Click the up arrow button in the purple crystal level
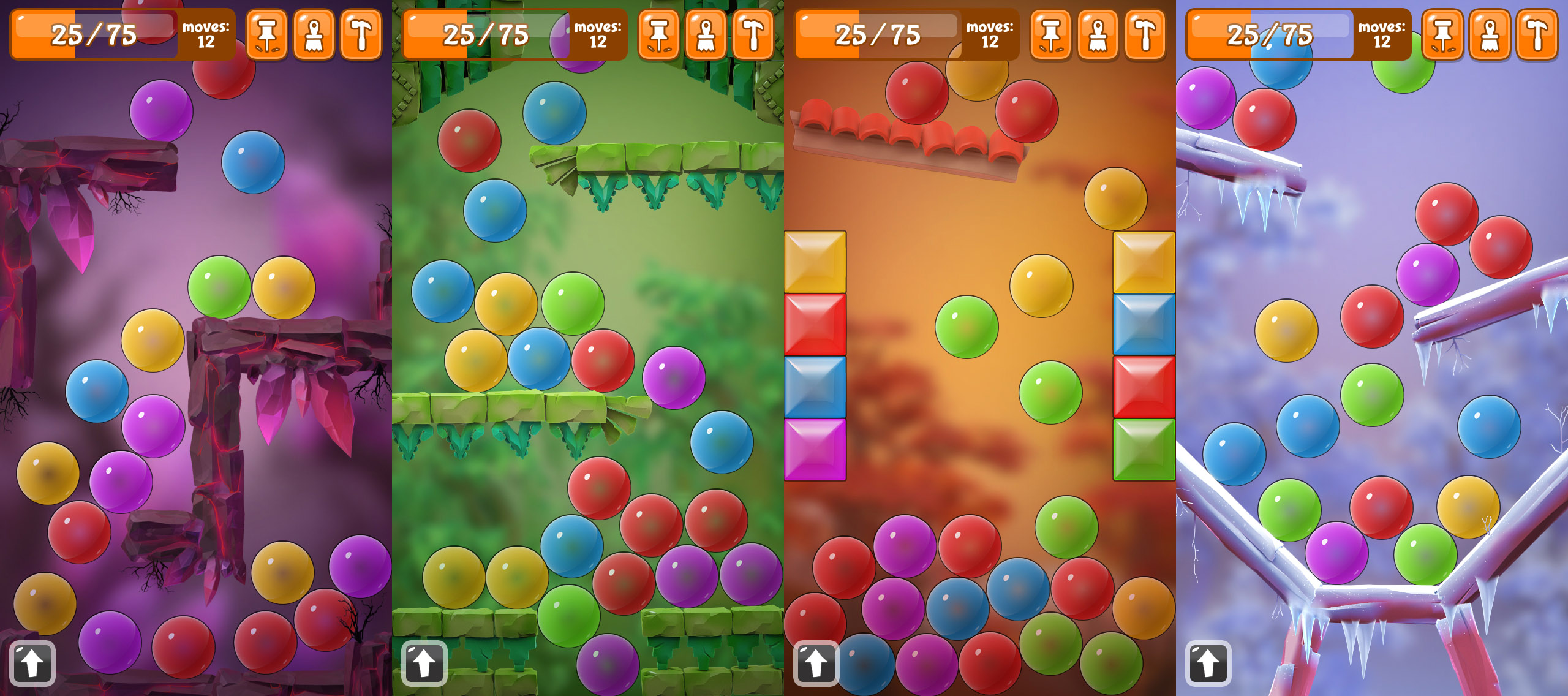The width and height of the screenshot is (1568, 696). pyautogui.click(x=32, y=663)
